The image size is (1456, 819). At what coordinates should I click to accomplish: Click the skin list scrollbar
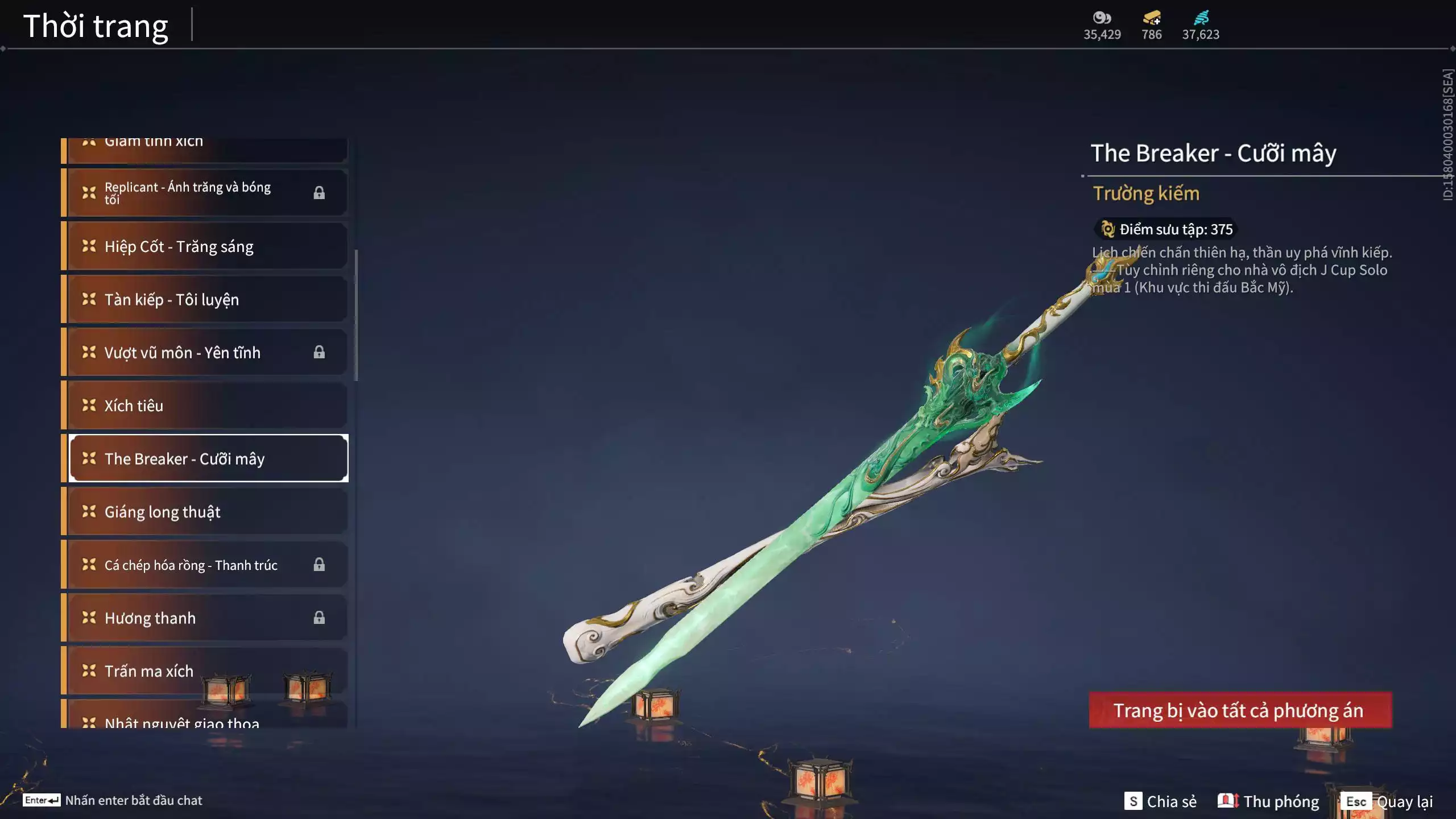357,315
